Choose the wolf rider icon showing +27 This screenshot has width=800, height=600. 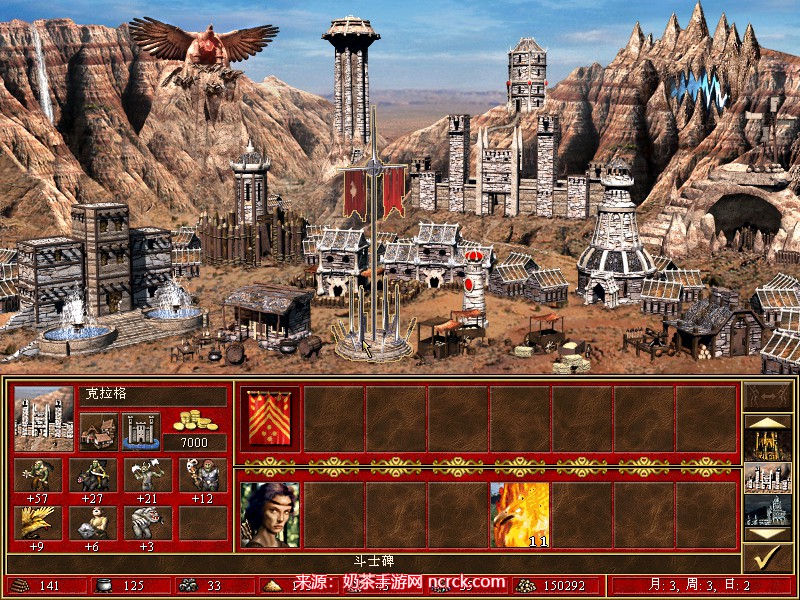point(93,475)
